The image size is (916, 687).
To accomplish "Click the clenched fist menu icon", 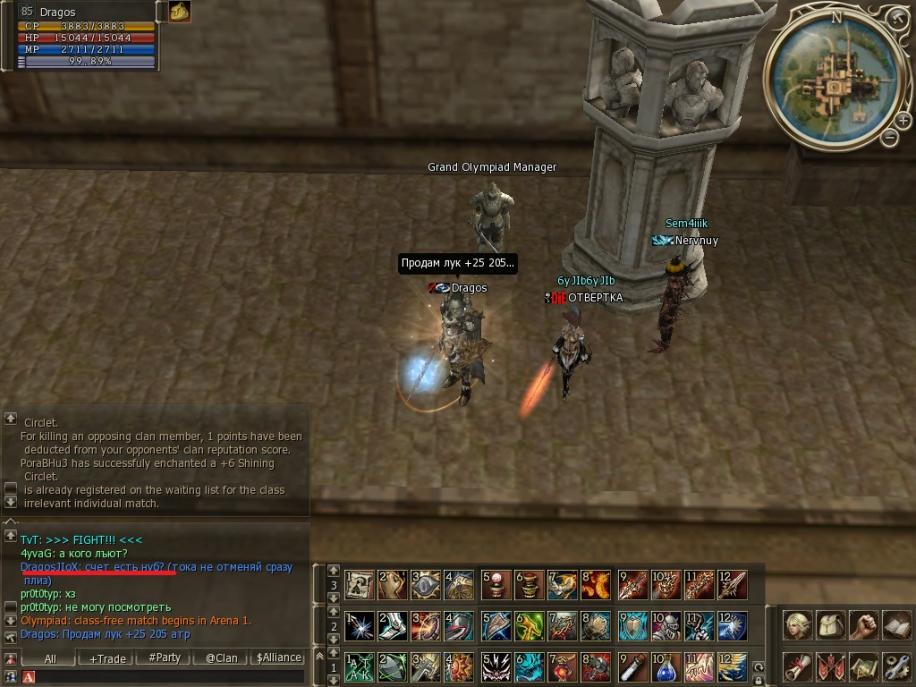I will click(864, 626).
